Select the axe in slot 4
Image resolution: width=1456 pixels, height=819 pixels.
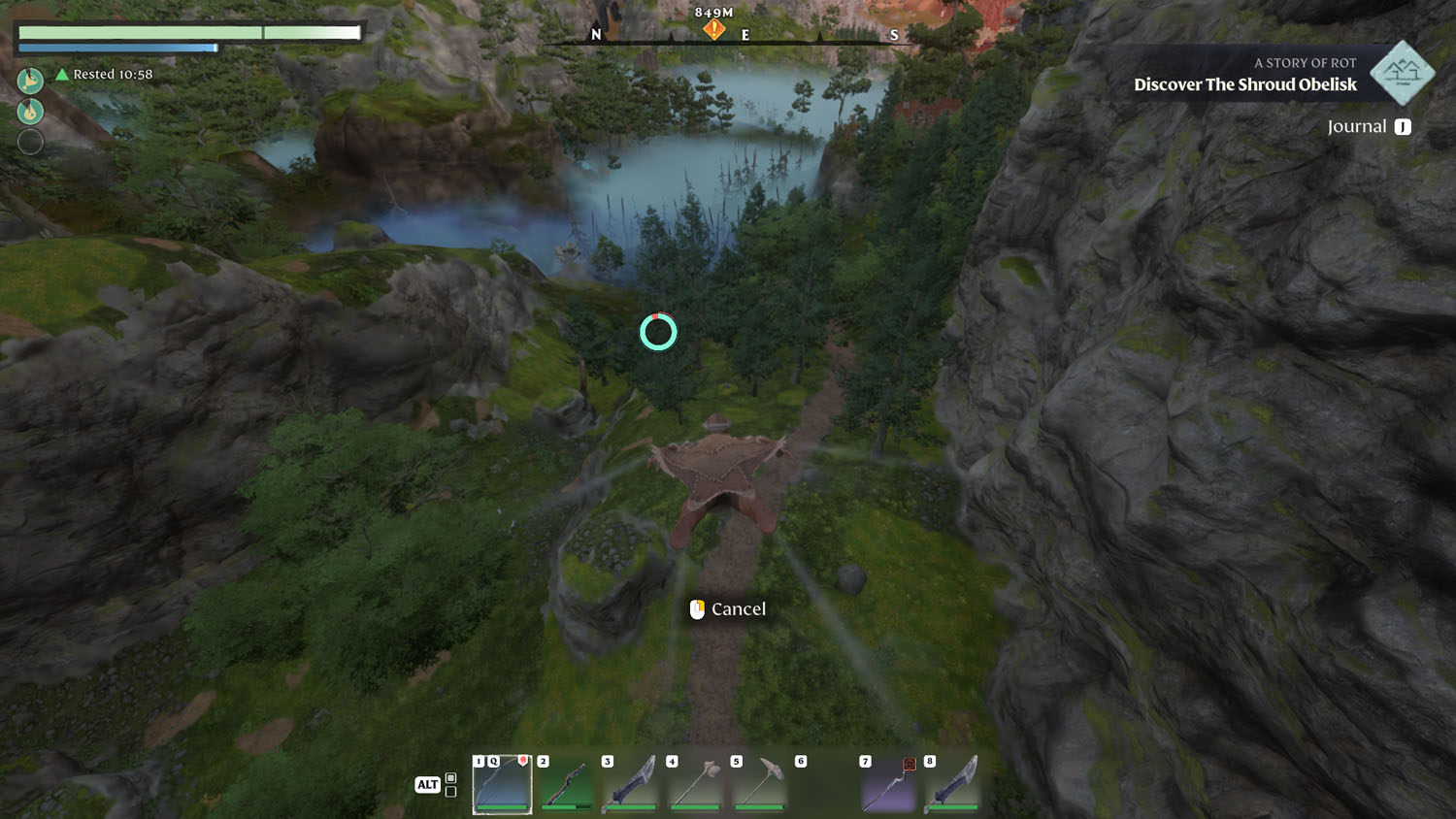(x=695, y=784)
